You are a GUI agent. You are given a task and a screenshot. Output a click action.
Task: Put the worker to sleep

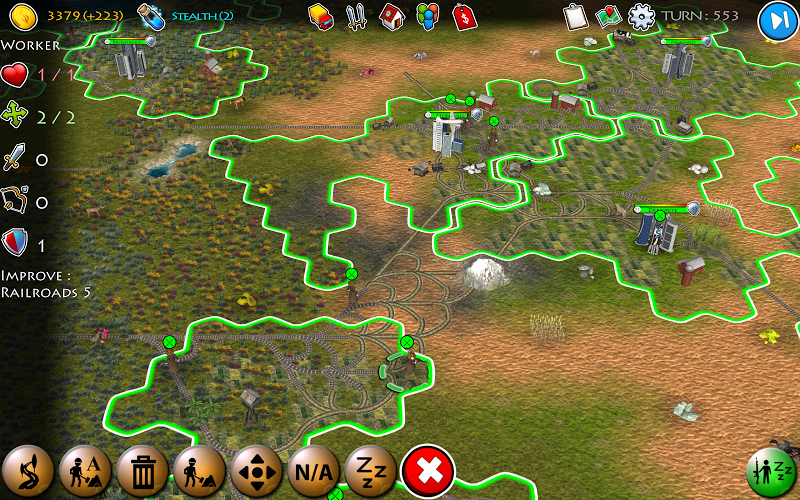(371, 468)
